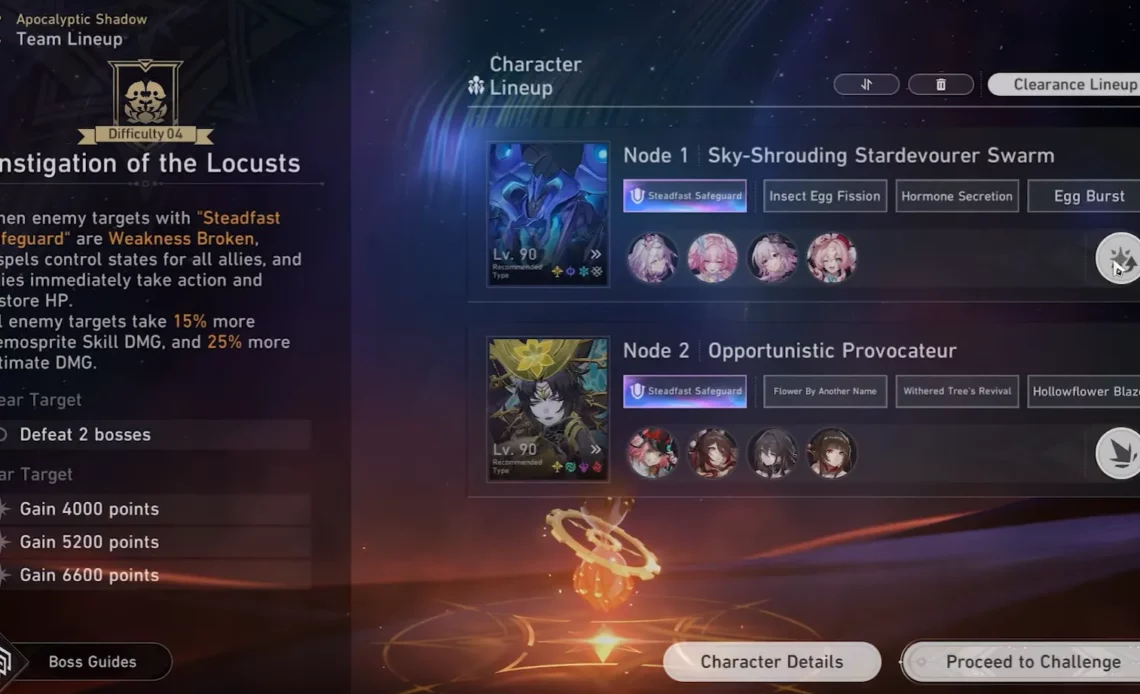Open Stardevourer Swarm boss portrait
The width and height of the screenshot is (1140, 694).
(x=548, y=214)
